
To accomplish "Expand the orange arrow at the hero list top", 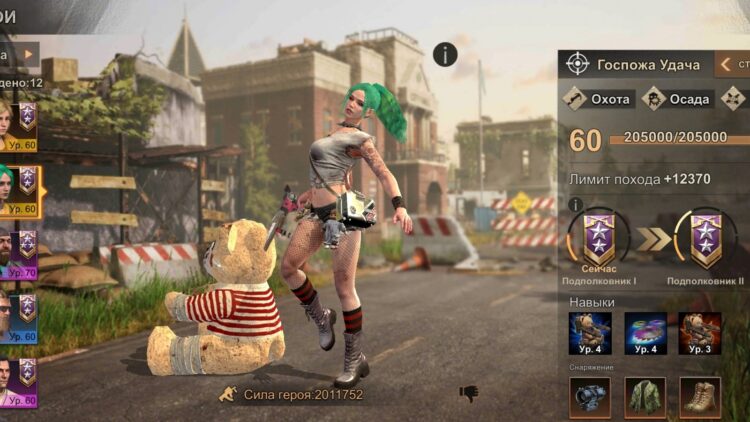I will click(29, 54).
